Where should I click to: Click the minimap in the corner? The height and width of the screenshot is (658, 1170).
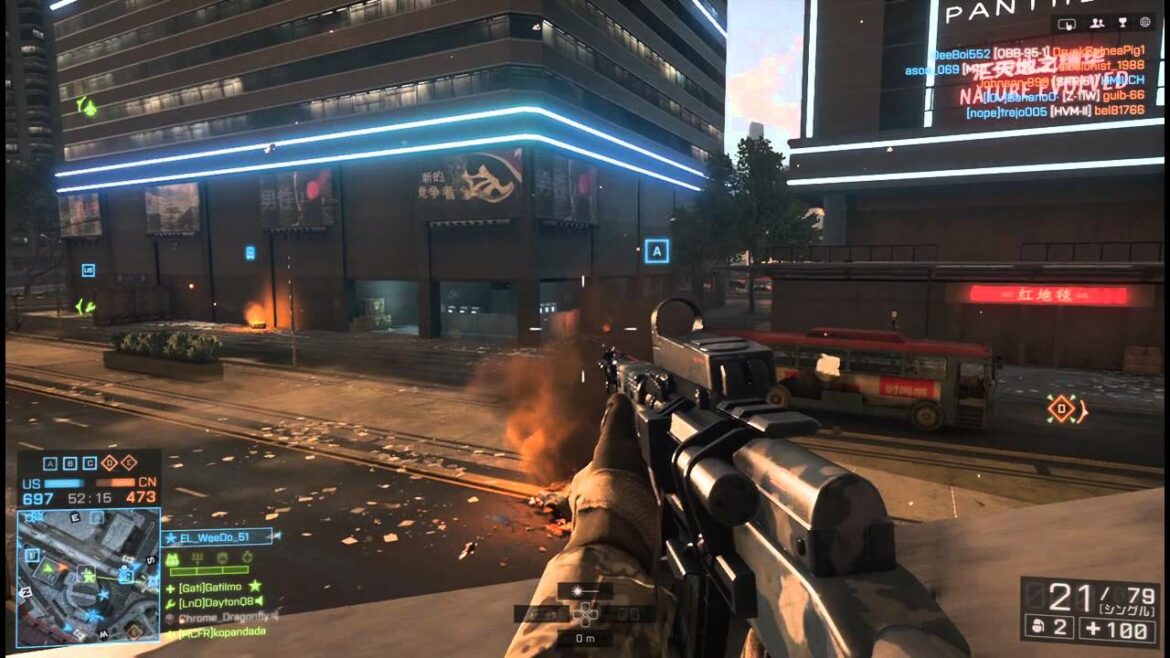coord(88,576)
